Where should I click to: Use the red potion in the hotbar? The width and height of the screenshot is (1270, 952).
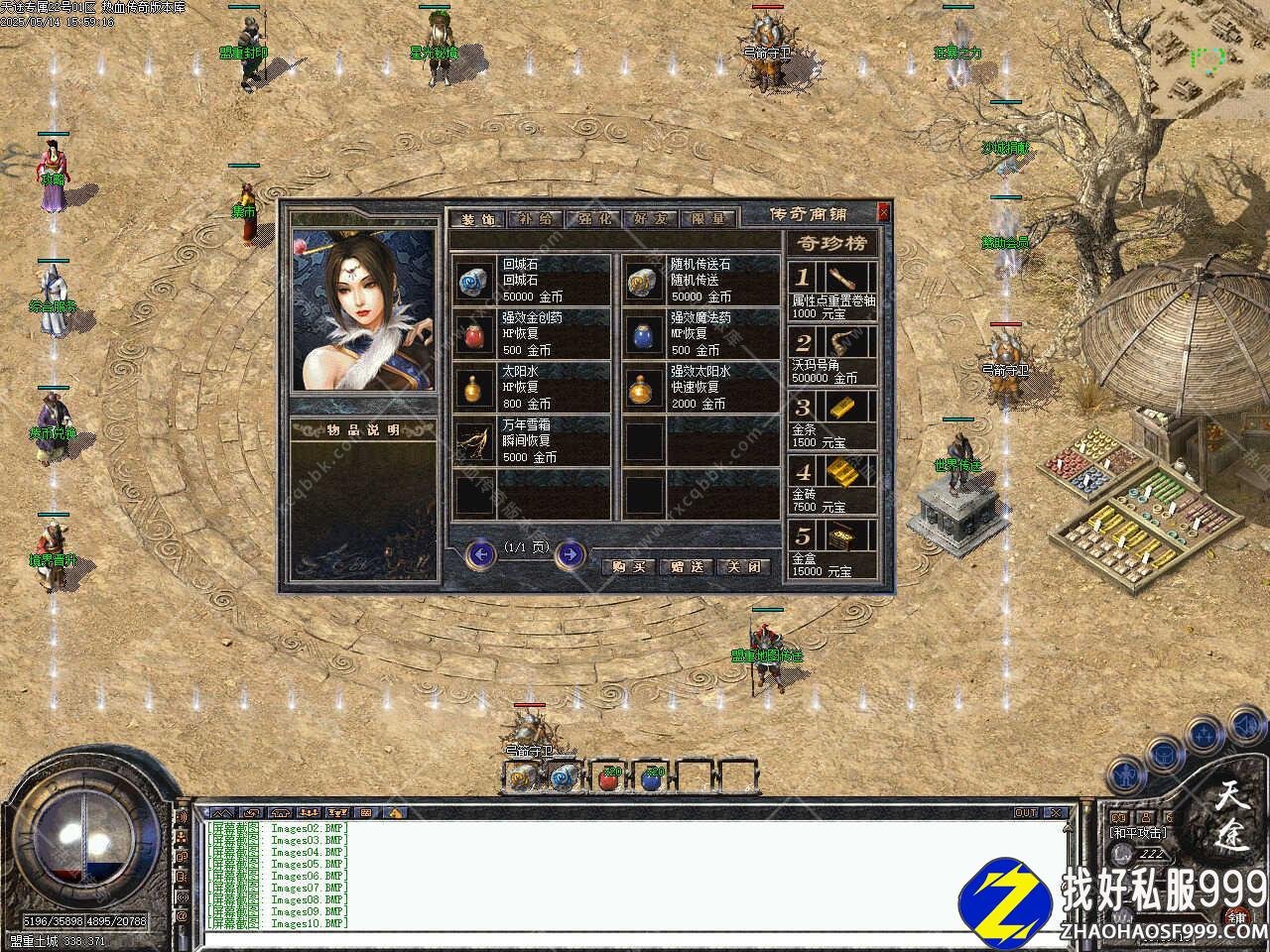pyautogui.click(x=608, y=776)
